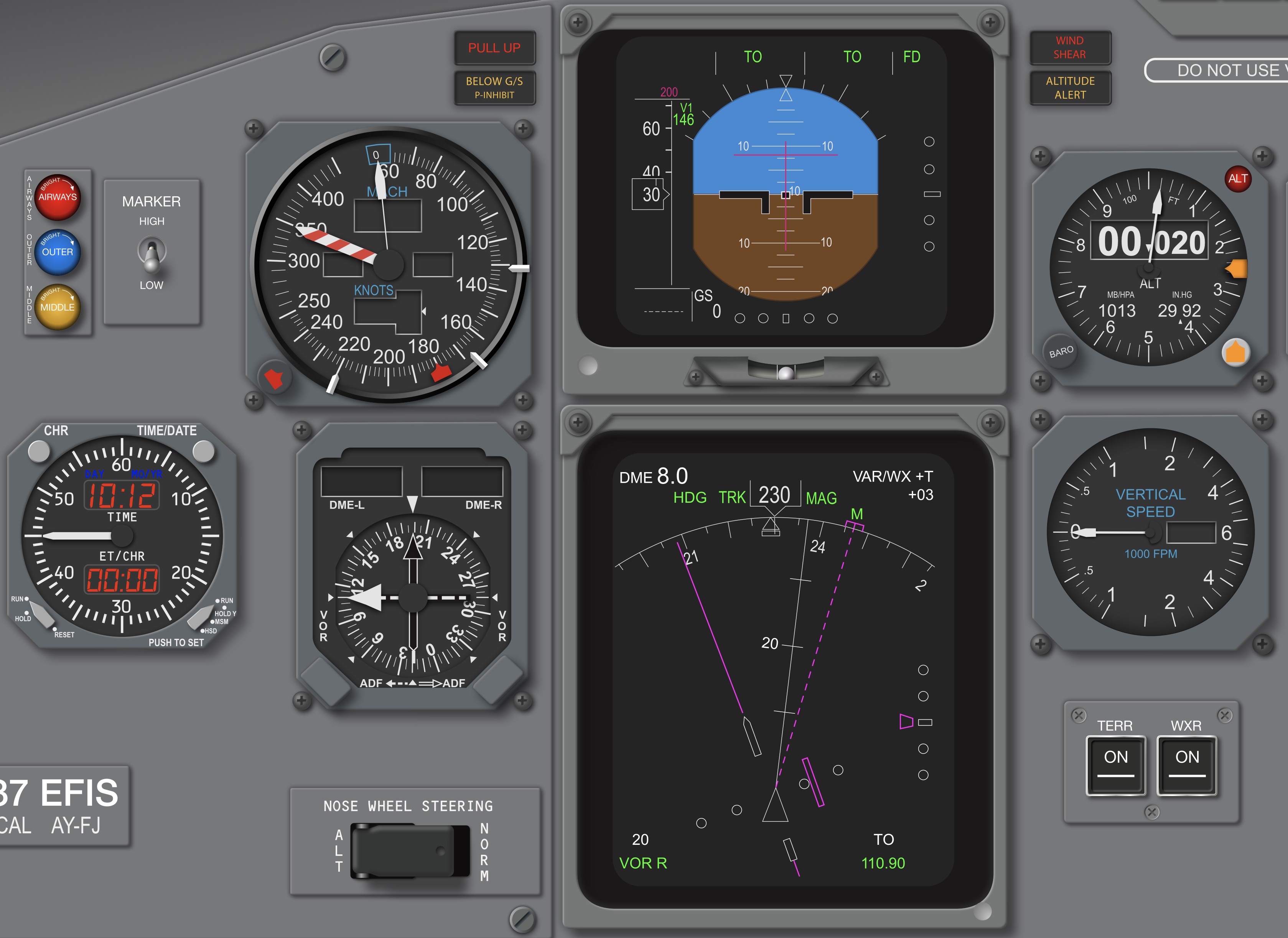
Task: Click the PULL UP warning light
Action: click(494, 48)
